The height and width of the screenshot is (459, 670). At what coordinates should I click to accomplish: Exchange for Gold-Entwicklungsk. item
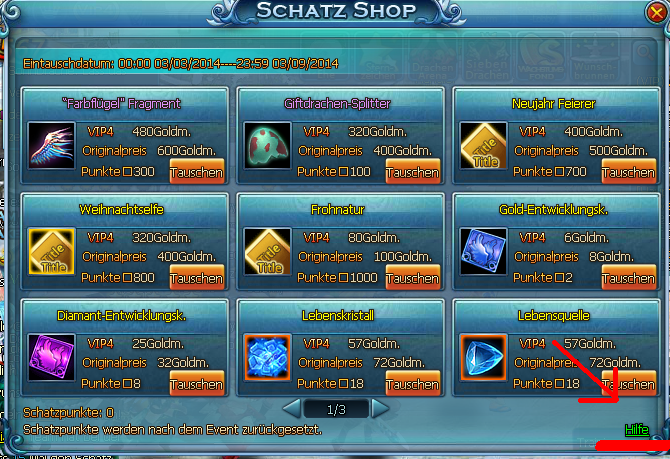628,278
